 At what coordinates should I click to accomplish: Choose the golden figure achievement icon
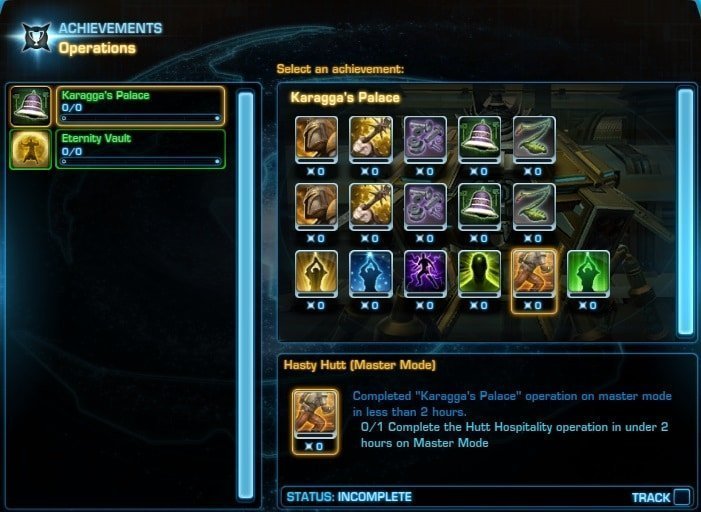pos(315,275)
